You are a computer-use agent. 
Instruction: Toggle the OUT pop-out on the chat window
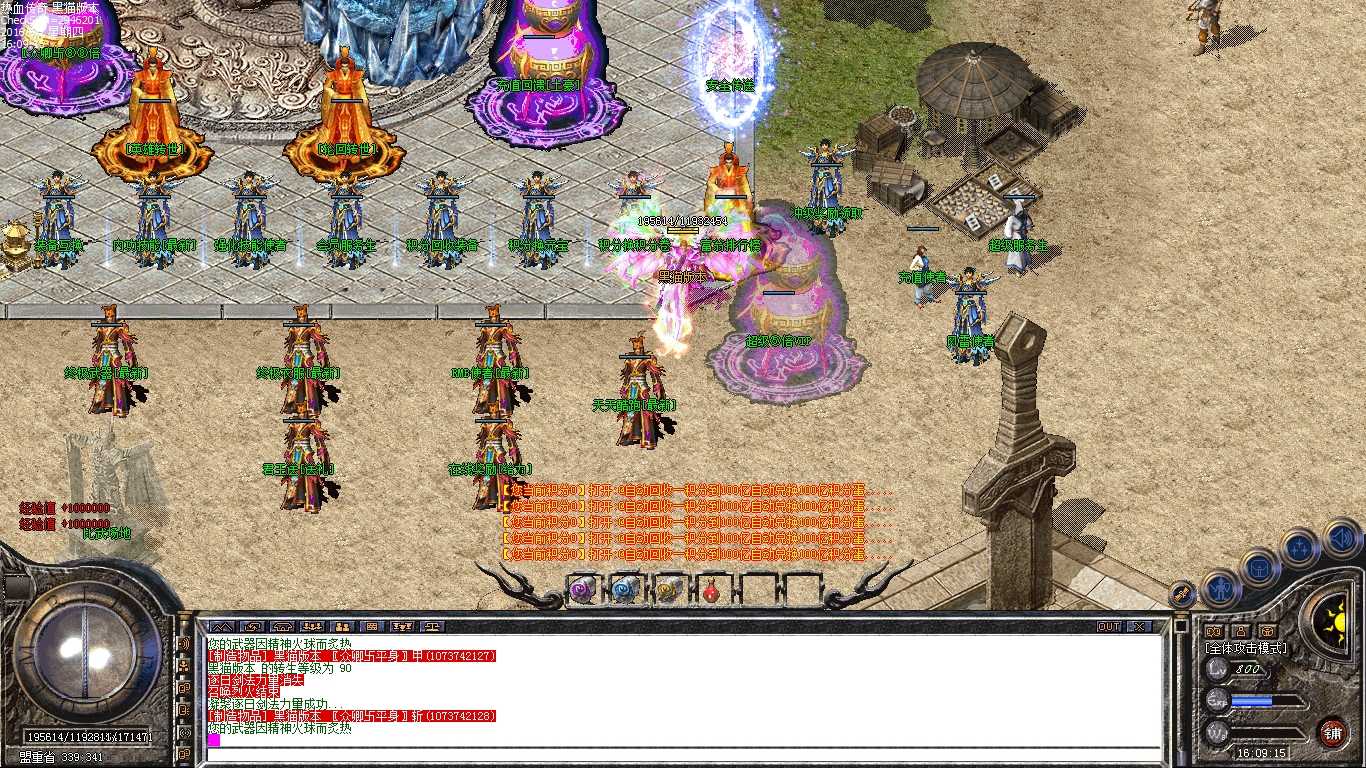point(1111,625)
